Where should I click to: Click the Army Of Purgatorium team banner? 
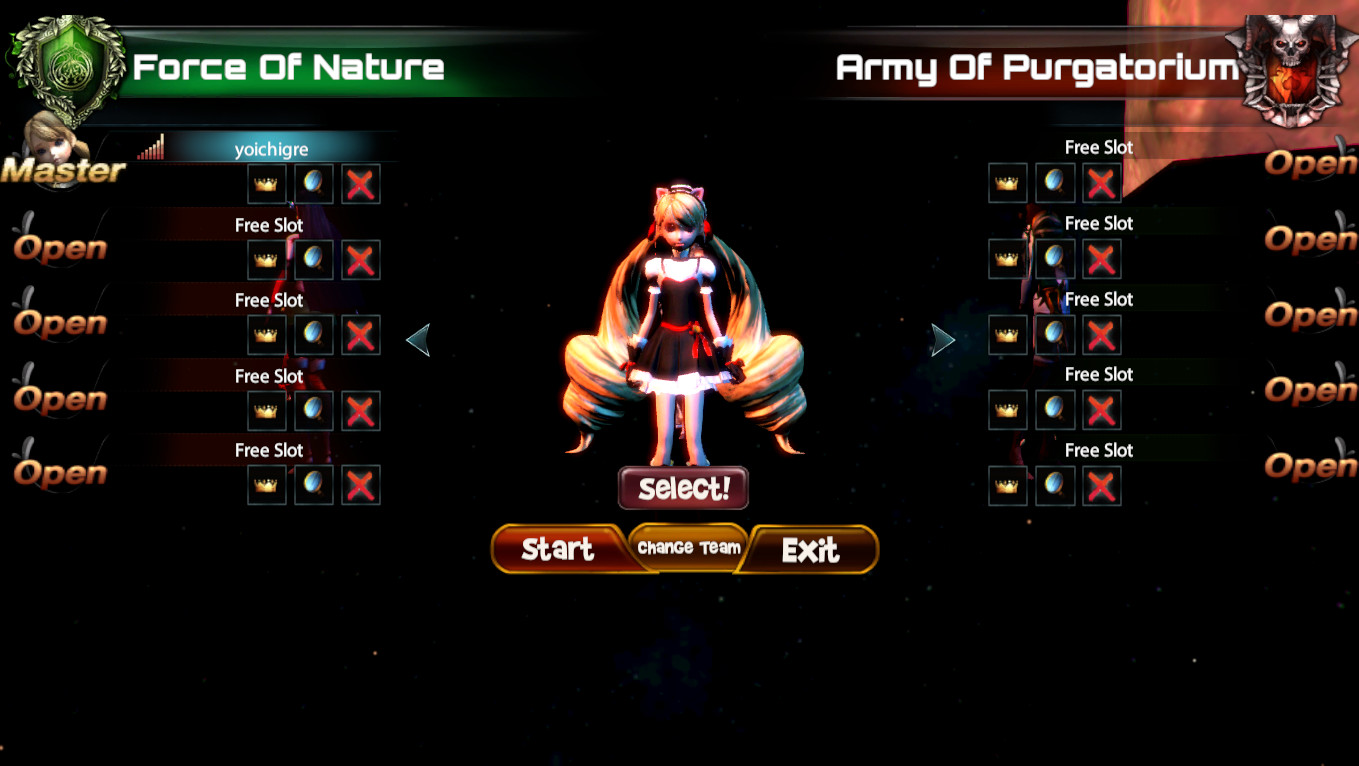(x=1035, y=68)
